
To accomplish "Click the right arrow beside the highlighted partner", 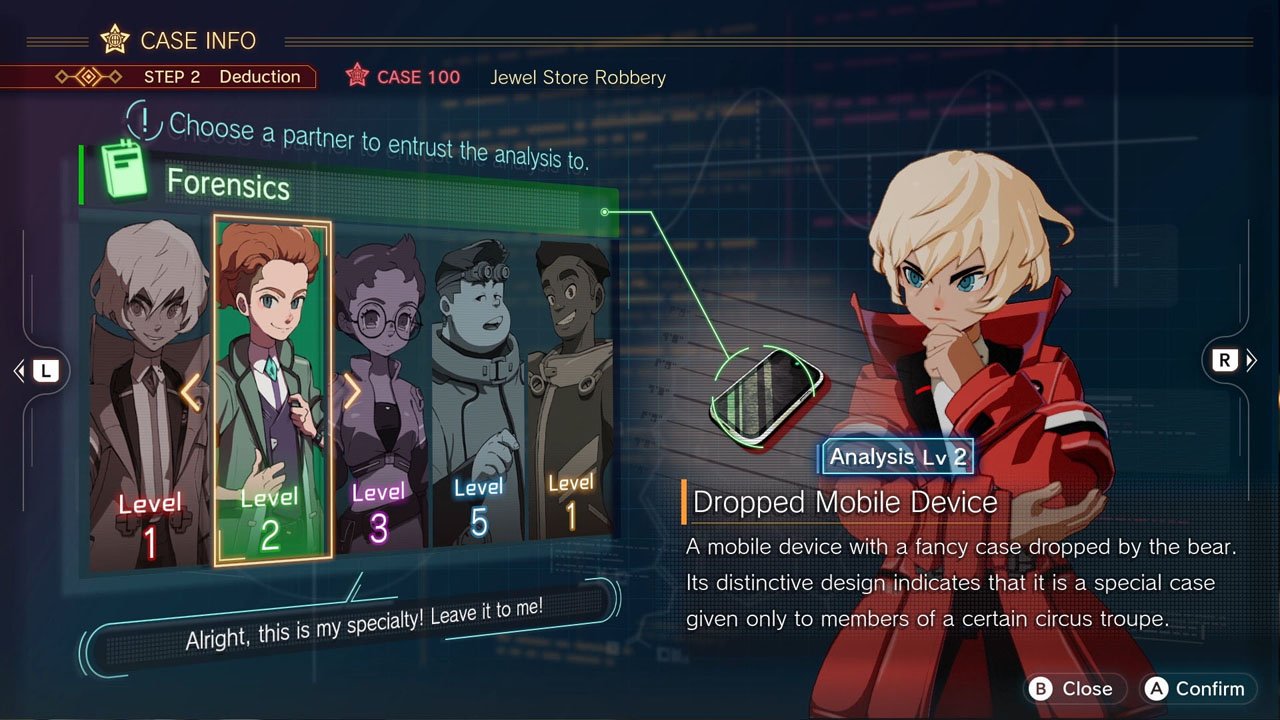I will click(x=351, y=393).
